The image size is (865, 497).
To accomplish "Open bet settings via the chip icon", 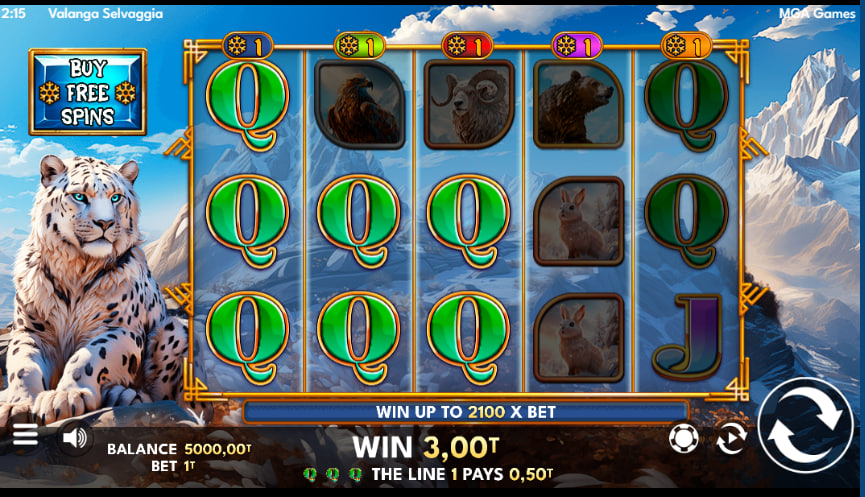I will (683, 438).
